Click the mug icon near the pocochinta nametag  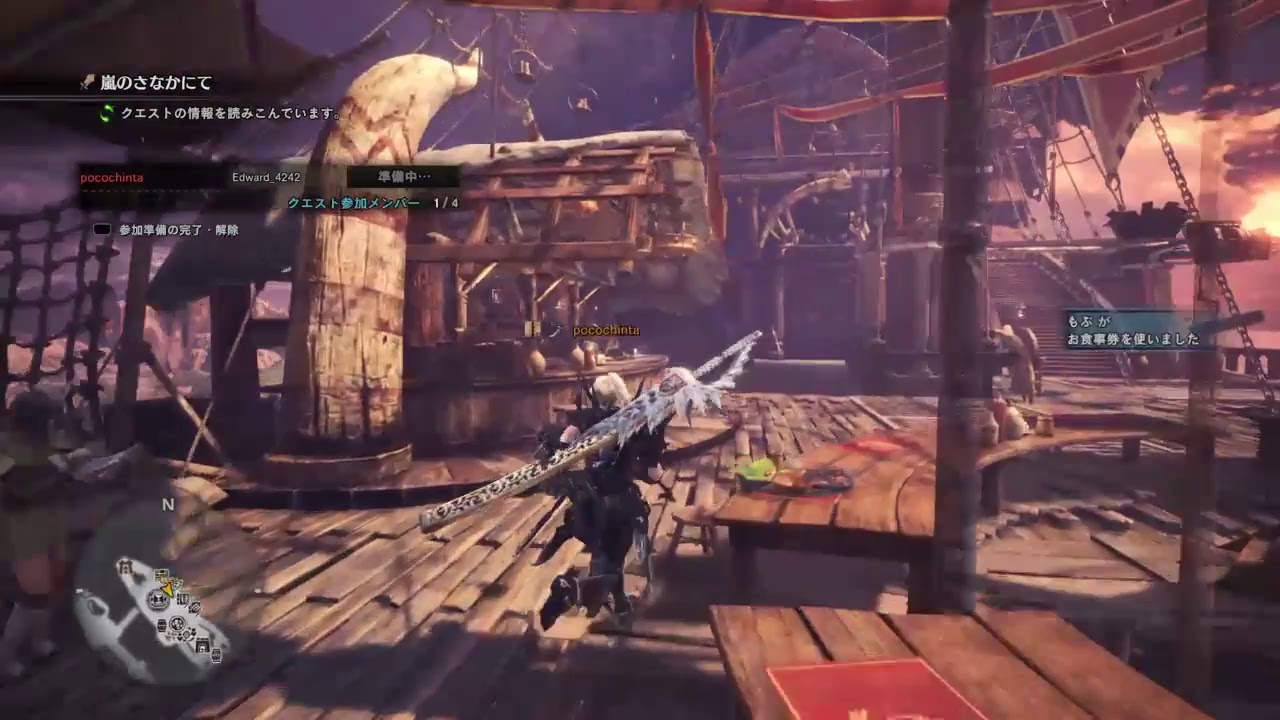(556, 330)
